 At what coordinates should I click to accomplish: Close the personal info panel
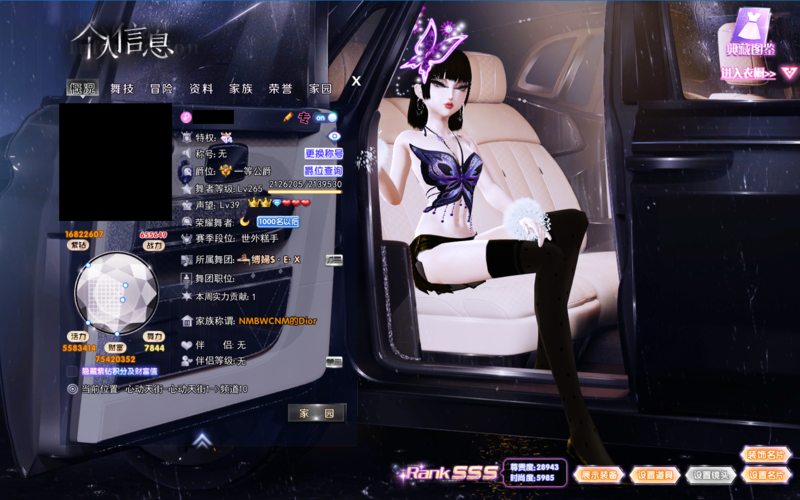[356, 81]
